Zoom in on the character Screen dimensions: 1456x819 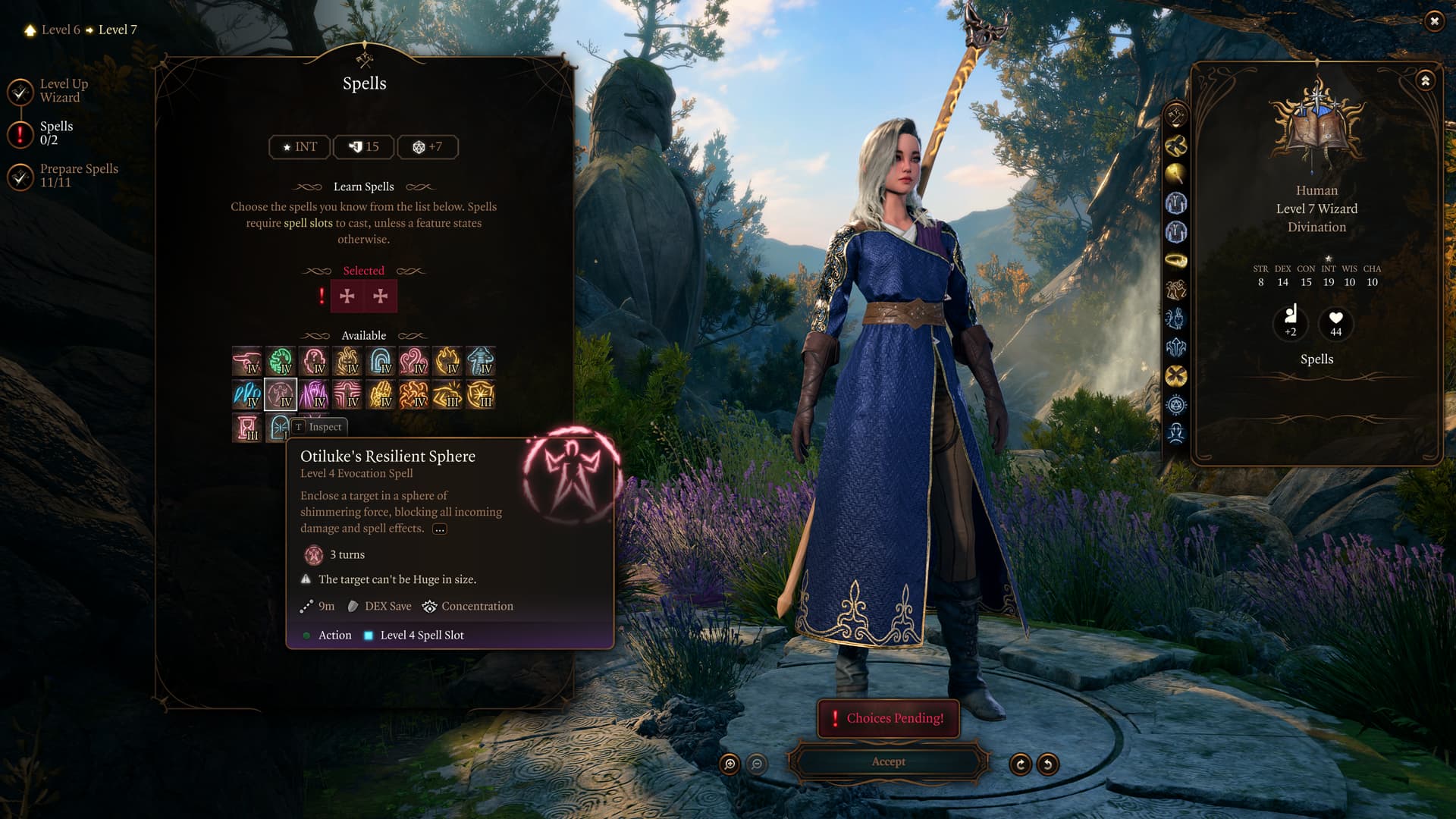tap(730, 764)
